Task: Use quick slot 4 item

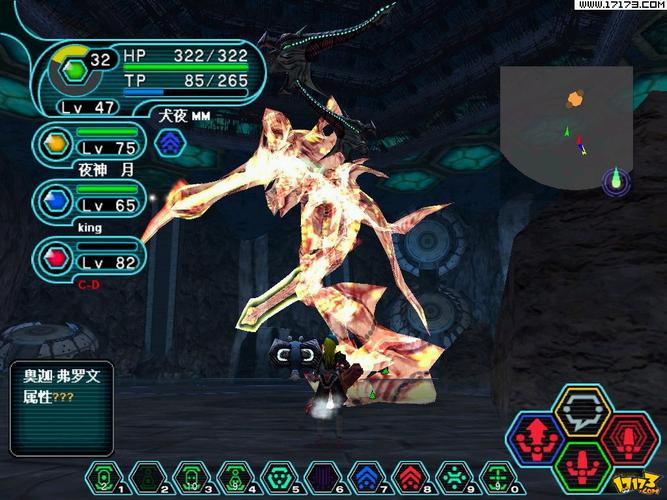Action: tap(234, 477)
